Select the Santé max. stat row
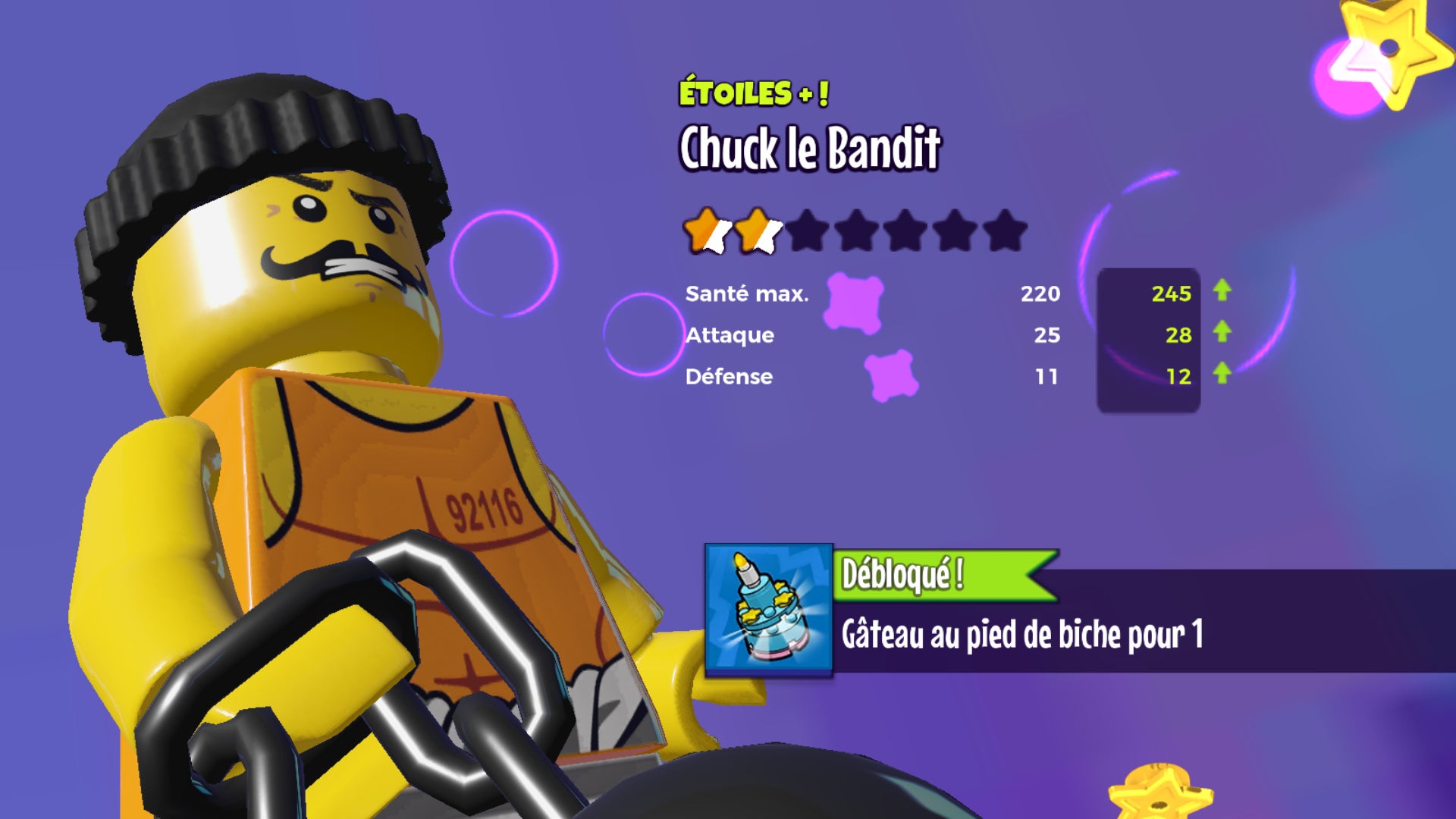The width and height of the screenshot is (1456, 819). (747, 295)
